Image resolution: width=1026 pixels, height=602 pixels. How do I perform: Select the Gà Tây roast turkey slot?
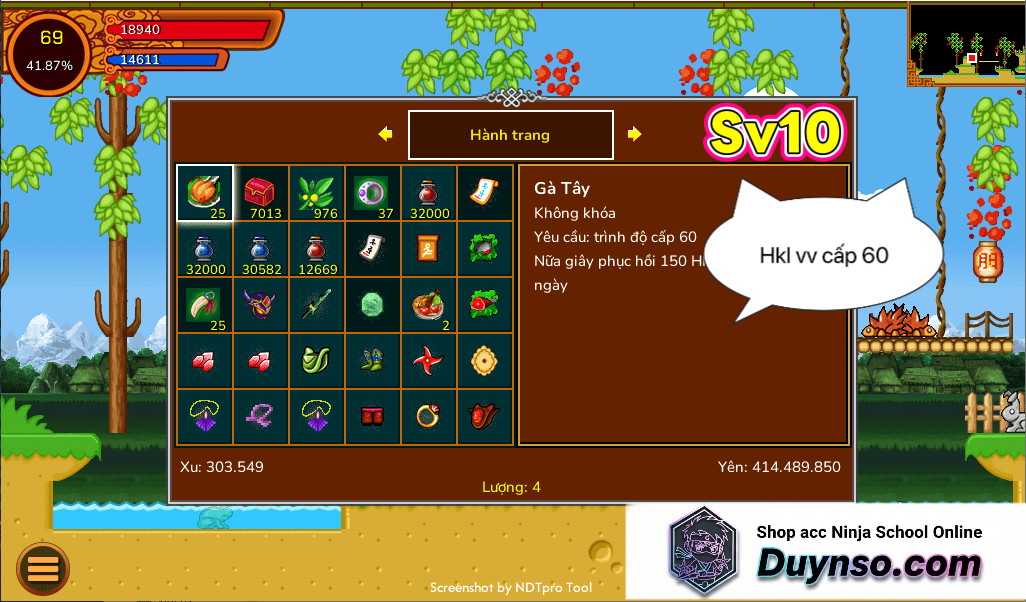tap(205, 193)
